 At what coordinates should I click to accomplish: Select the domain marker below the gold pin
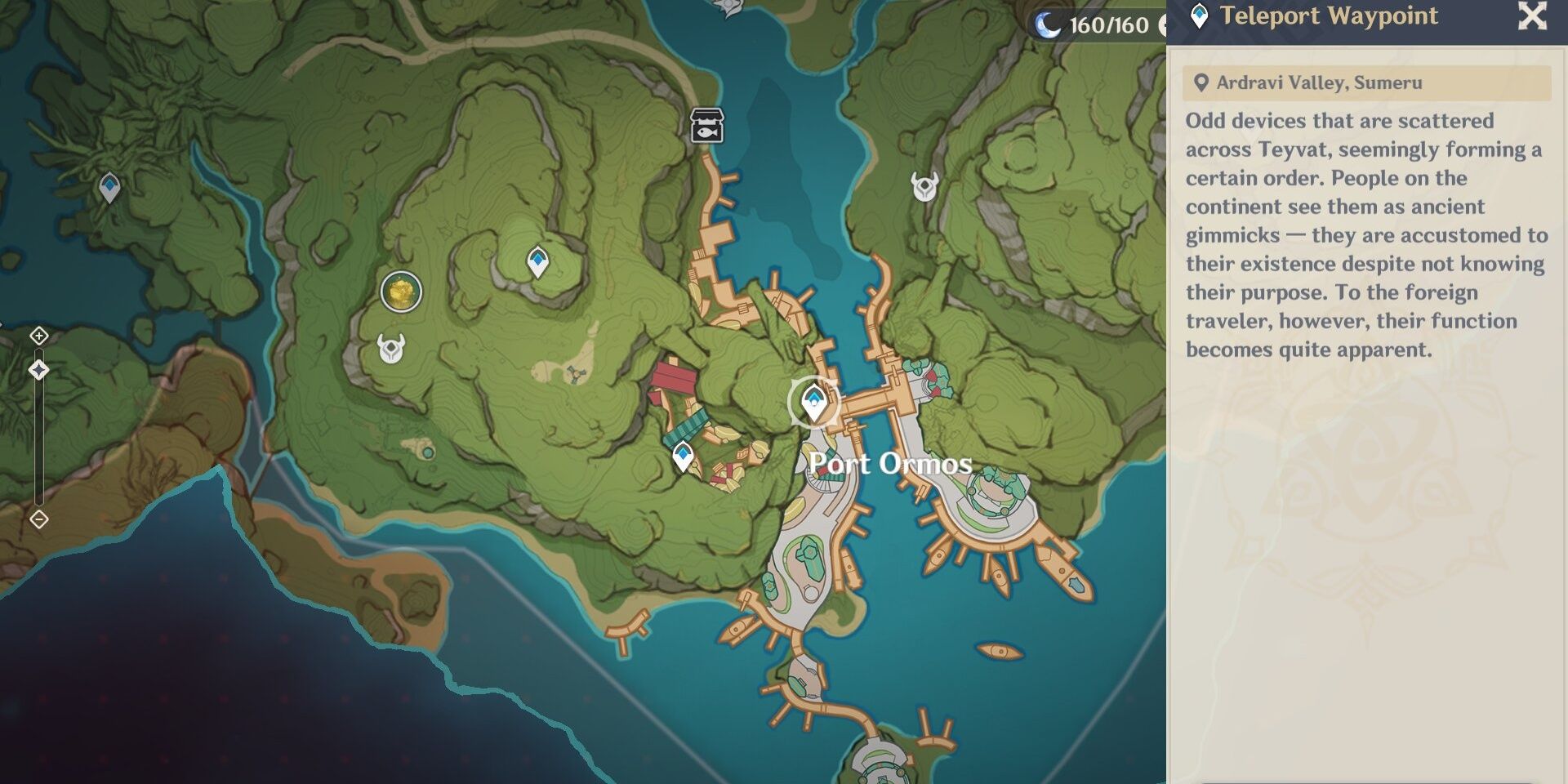pyautogui.click(x=391, y=349)
